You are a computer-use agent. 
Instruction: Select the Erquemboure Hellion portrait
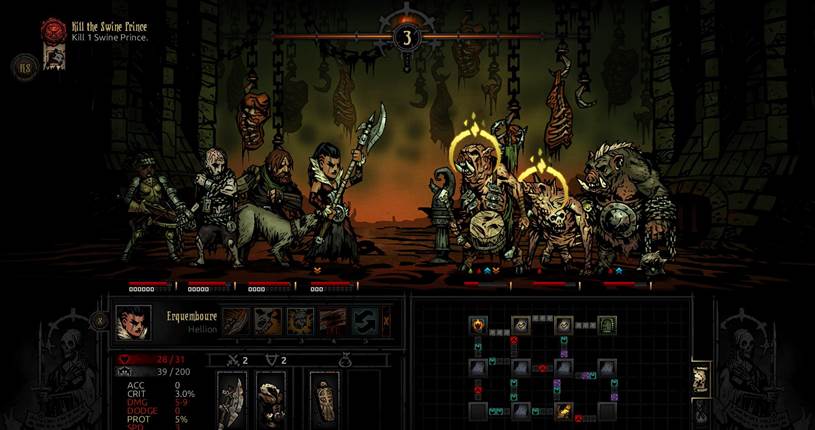[x=134, y=323]
